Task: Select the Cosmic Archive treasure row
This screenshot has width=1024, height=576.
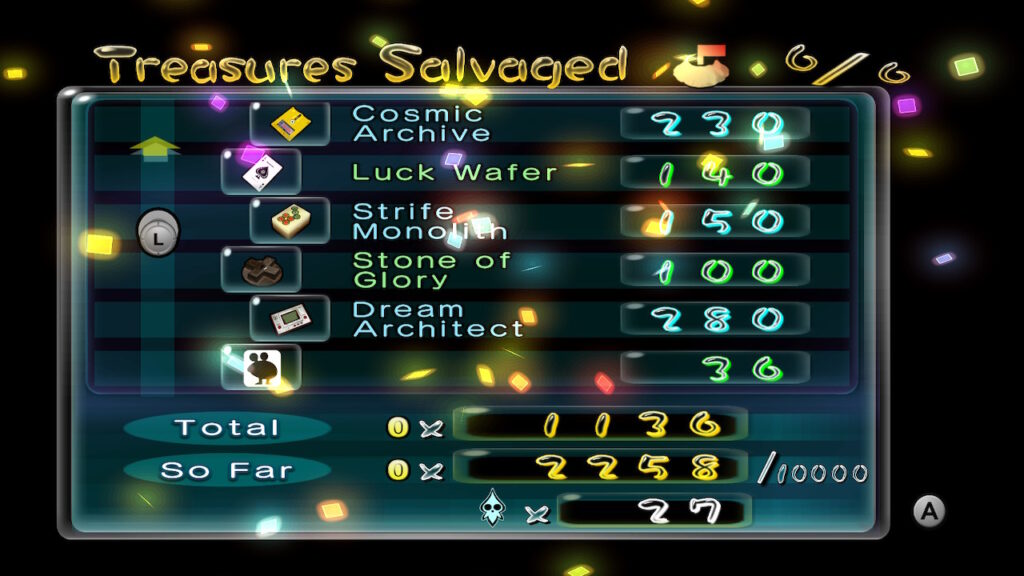Action: click(422, 123)
